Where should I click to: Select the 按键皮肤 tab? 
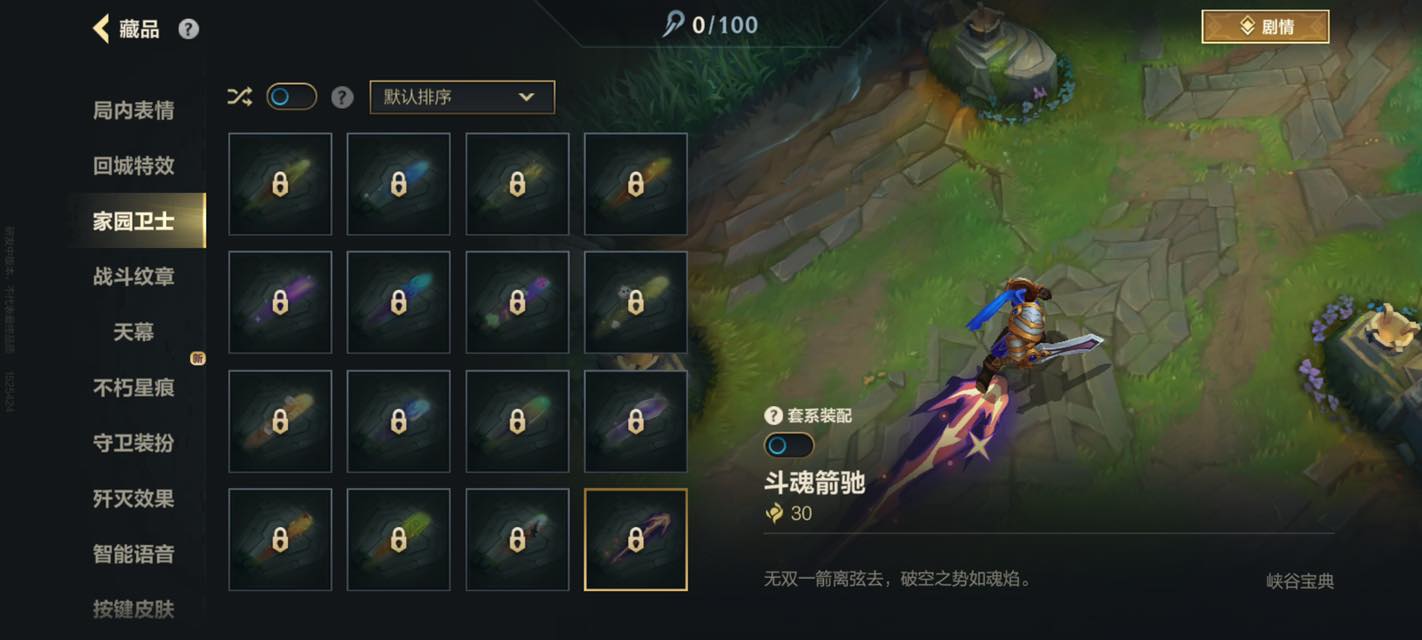tap(134, 608)
